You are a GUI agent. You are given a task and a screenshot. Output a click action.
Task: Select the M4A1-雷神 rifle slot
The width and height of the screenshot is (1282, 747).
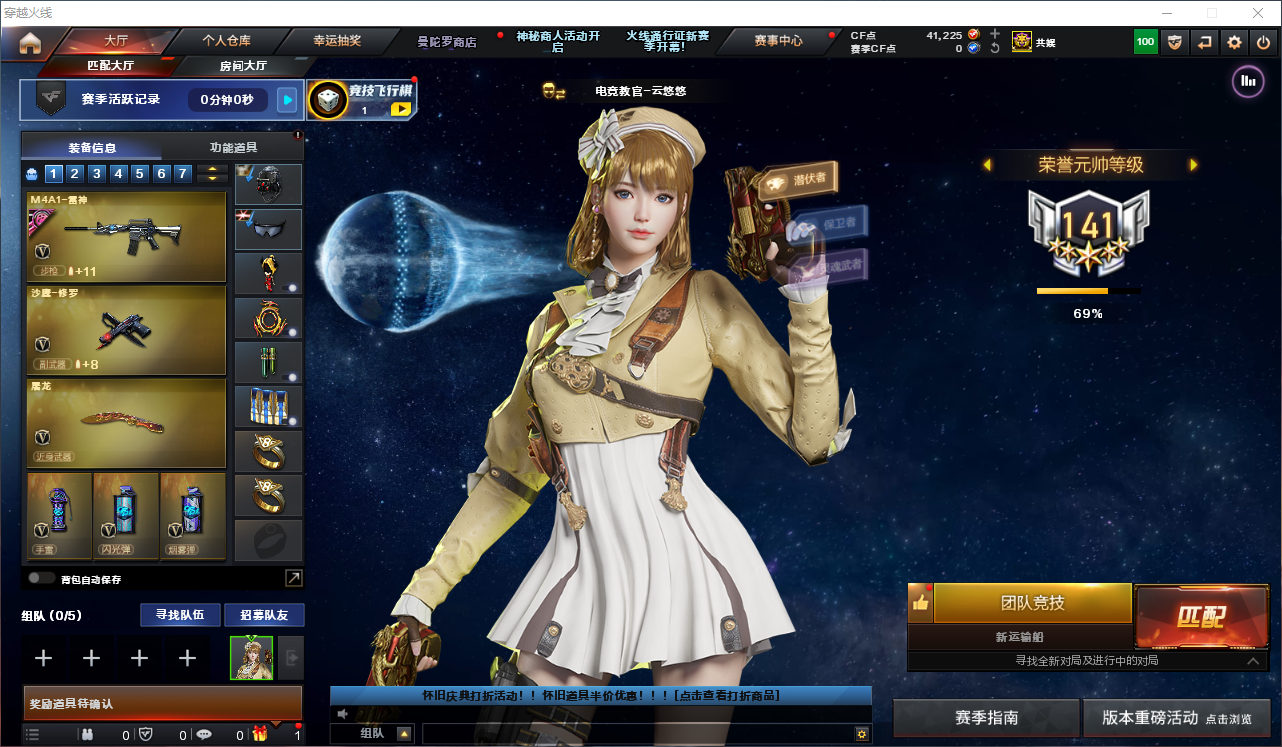[x=126, y=237]
